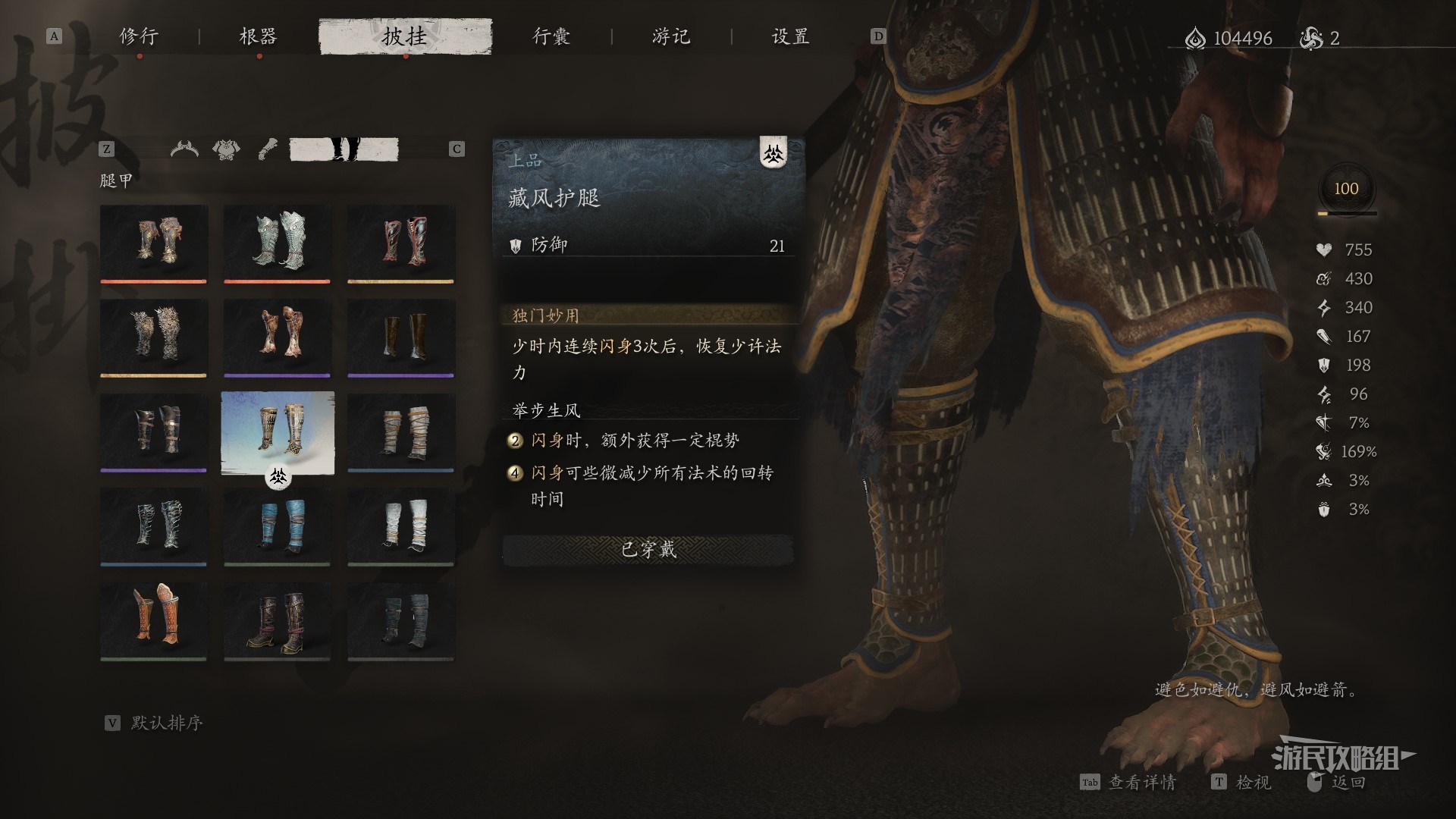Open the 根器 tab
The width and height of the screenshot is (1456, 819).
(258, 36)
